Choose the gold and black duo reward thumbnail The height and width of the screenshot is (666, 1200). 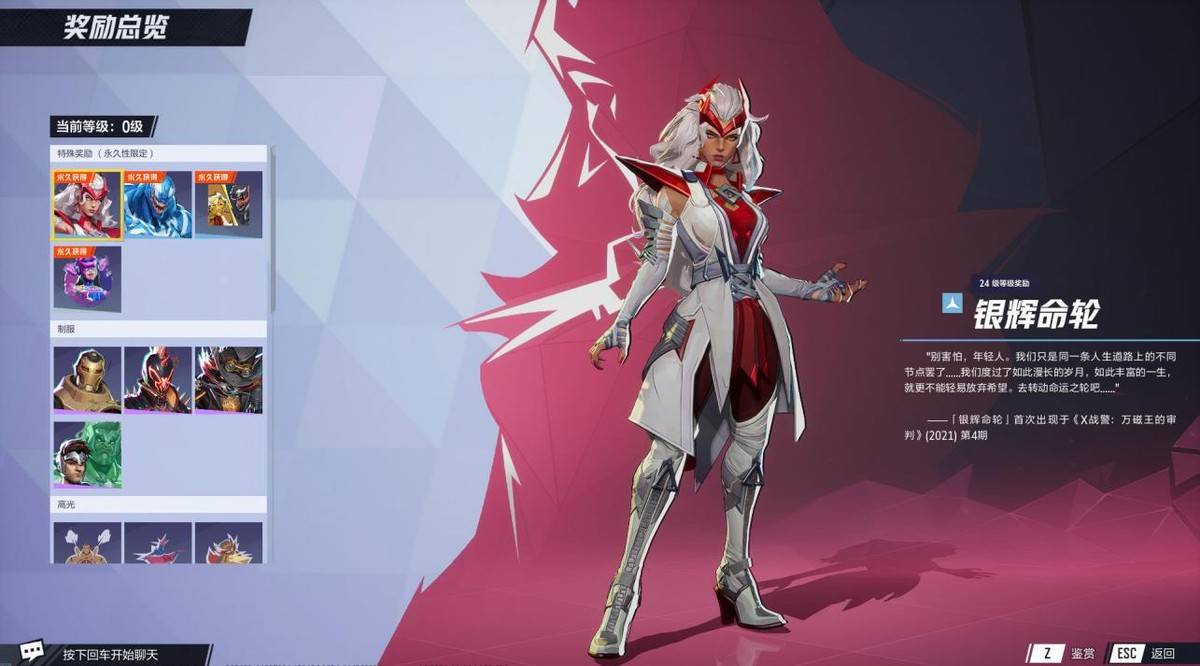click(228, 205)
